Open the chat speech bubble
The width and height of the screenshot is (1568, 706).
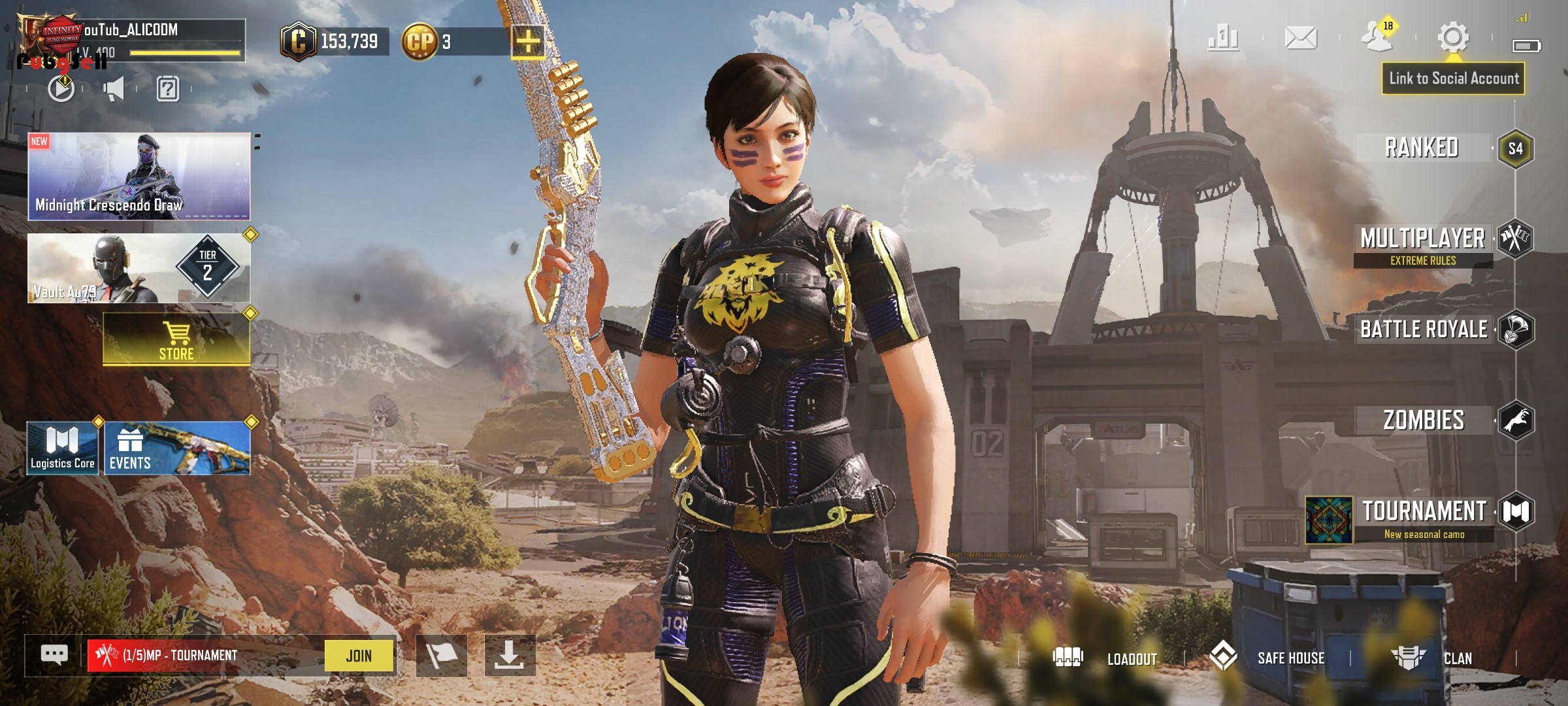click(x=54, y=654)
